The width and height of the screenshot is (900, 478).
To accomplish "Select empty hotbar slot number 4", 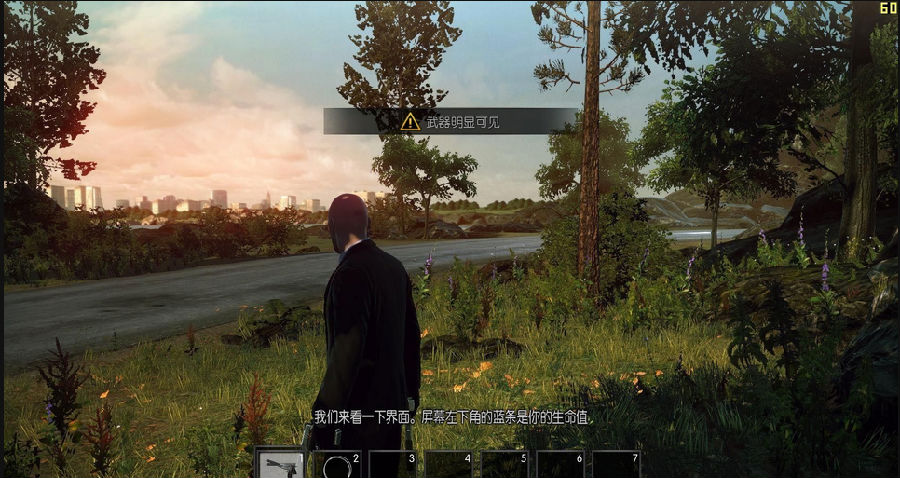I will (x=449, y=464).
